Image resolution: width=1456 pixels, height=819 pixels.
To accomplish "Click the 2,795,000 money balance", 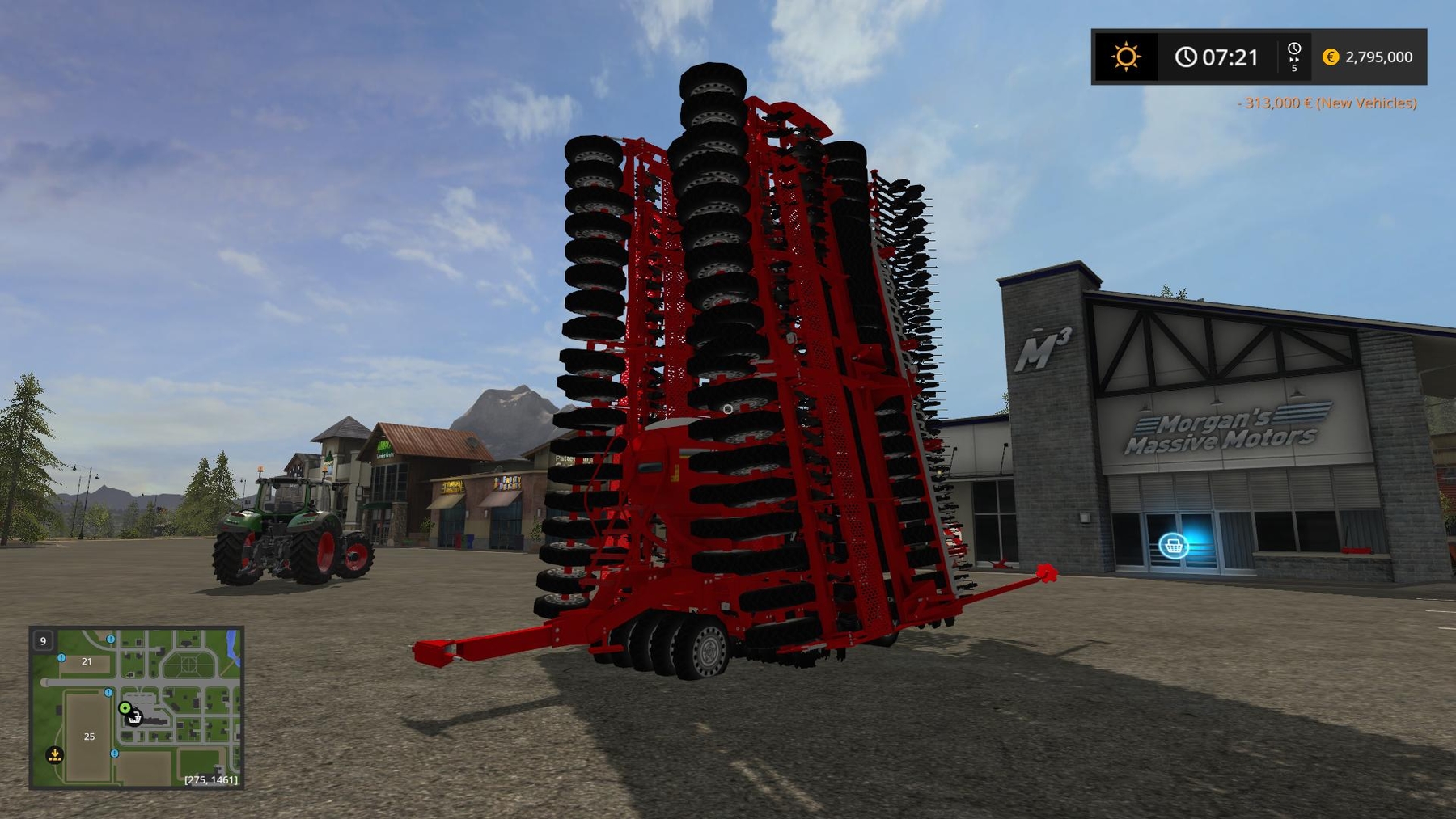I will click(x=1379, y=57).
